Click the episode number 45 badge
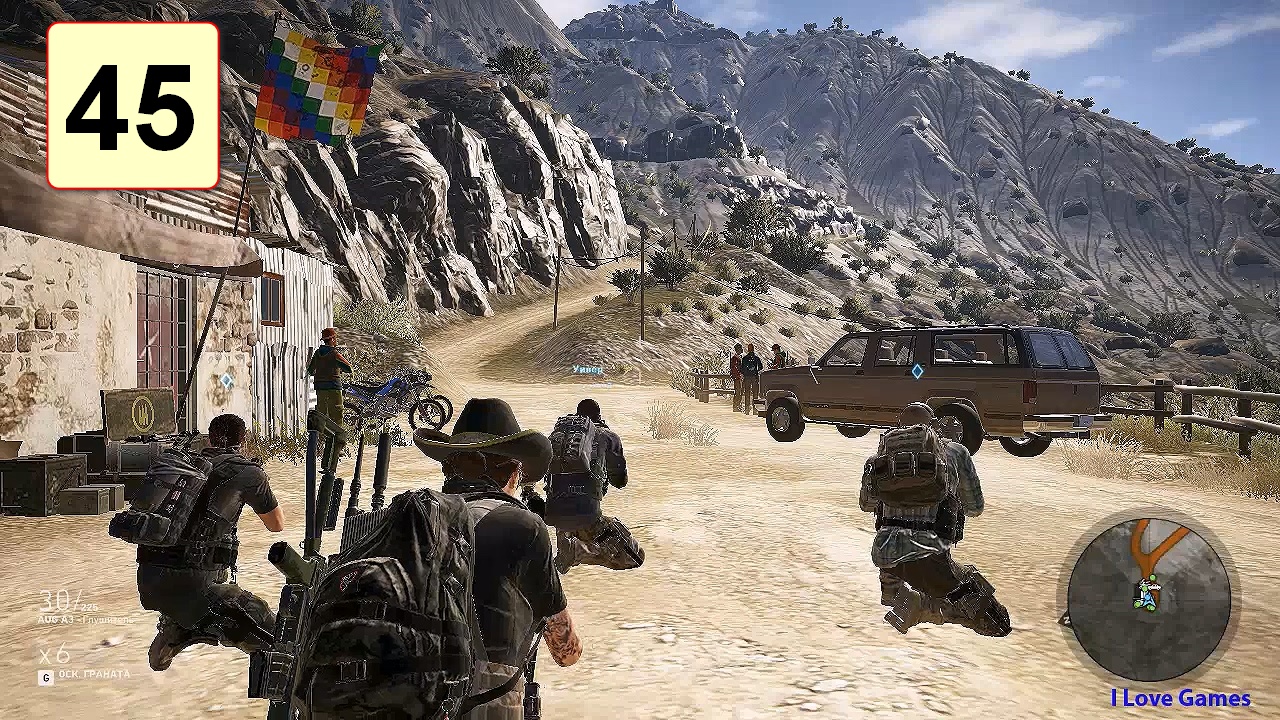Screen dimensions: 1280x720 [x=133, y=106]
